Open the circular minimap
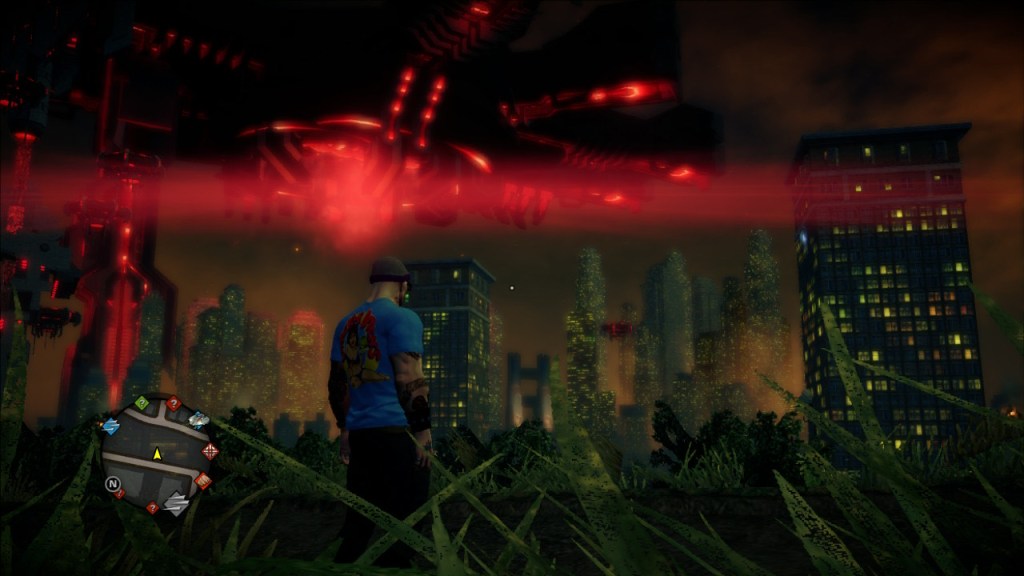This screenshot has height=576, width=1024. click(157, 454)
